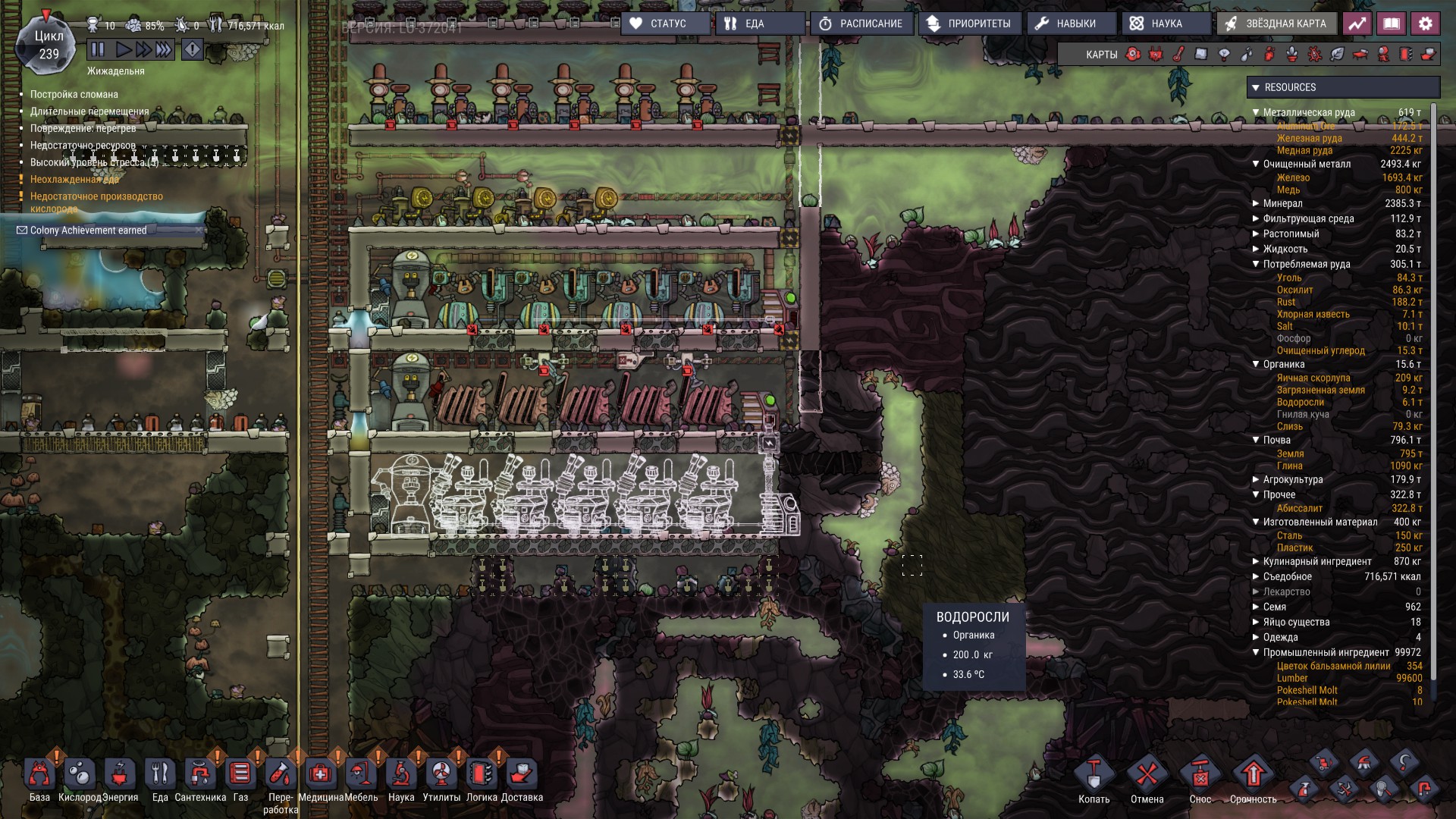
Task: Open the Наука research screen
Action: pyautogui.click(x=1157, y=24)
